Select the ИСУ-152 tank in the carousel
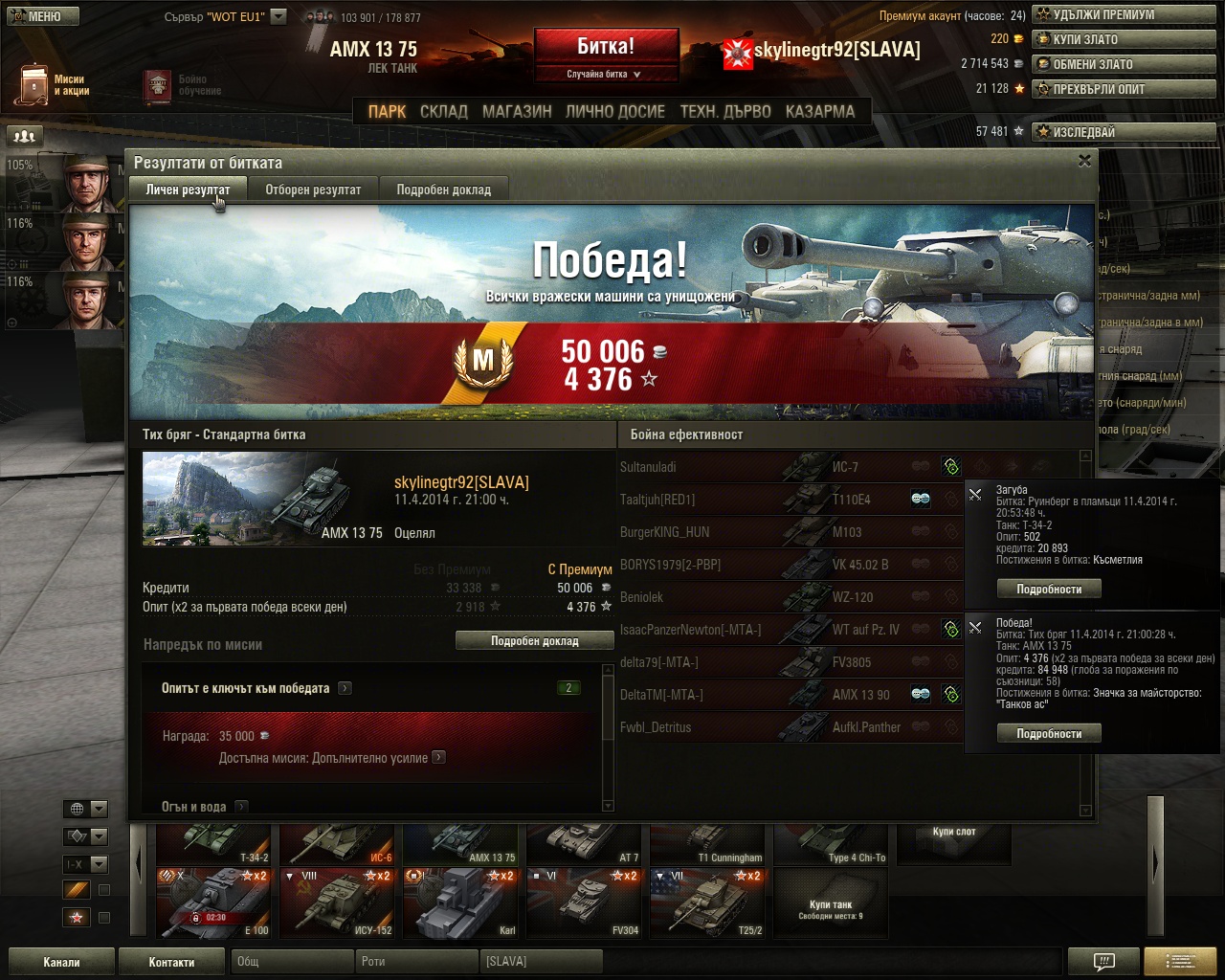This screenshot has height=980, width=1225. pyautogui.click(x=341, y=904)
